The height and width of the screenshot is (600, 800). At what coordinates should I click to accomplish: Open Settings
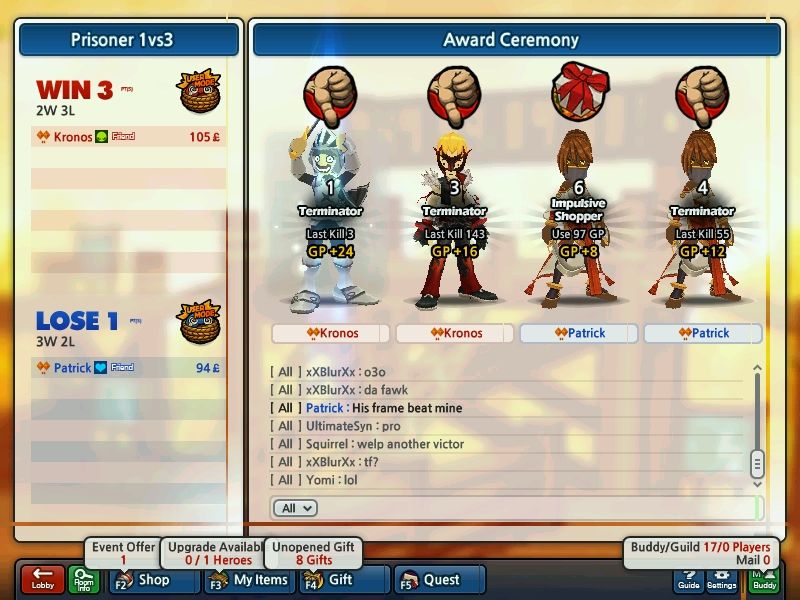coord(721,579)
